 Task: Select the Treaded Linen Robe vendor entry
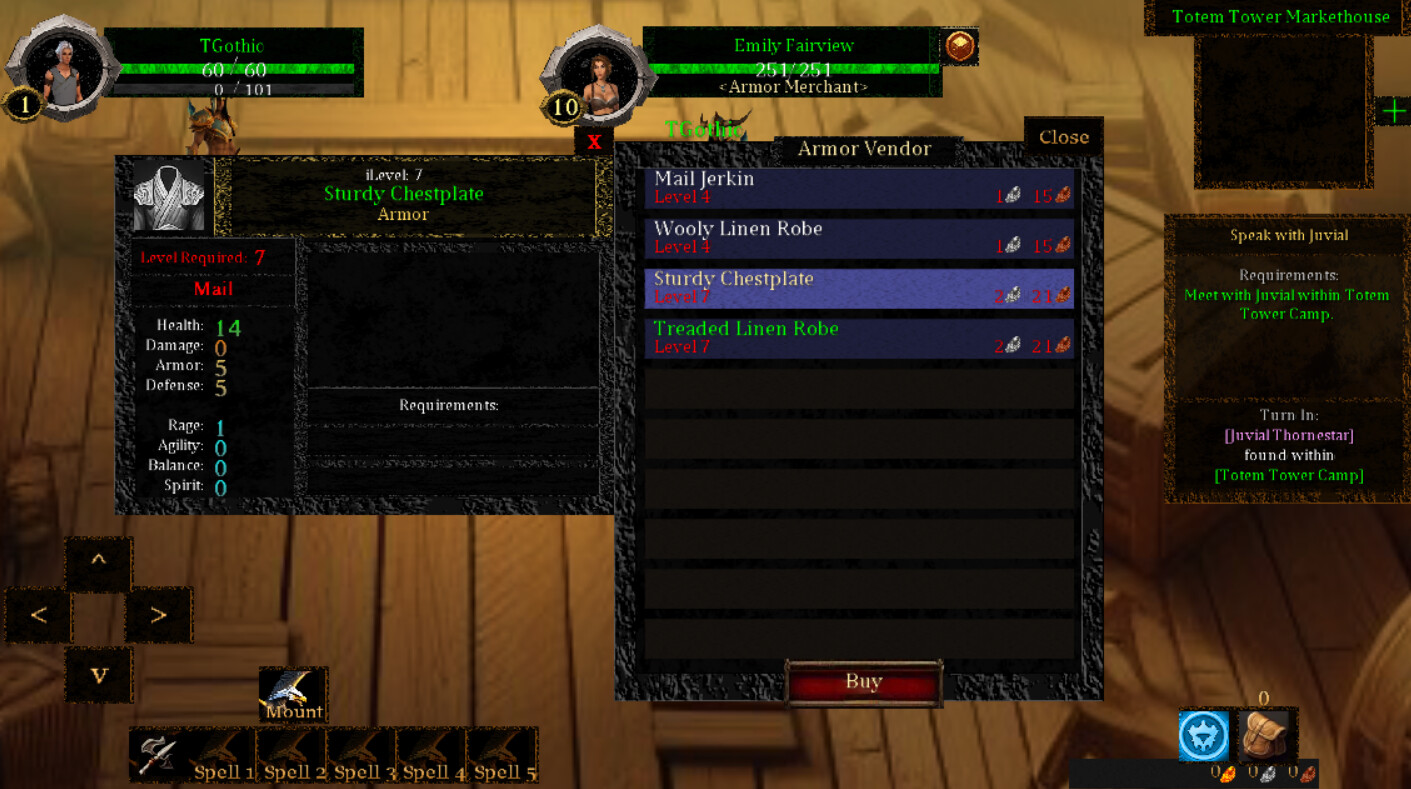[860, 337]
